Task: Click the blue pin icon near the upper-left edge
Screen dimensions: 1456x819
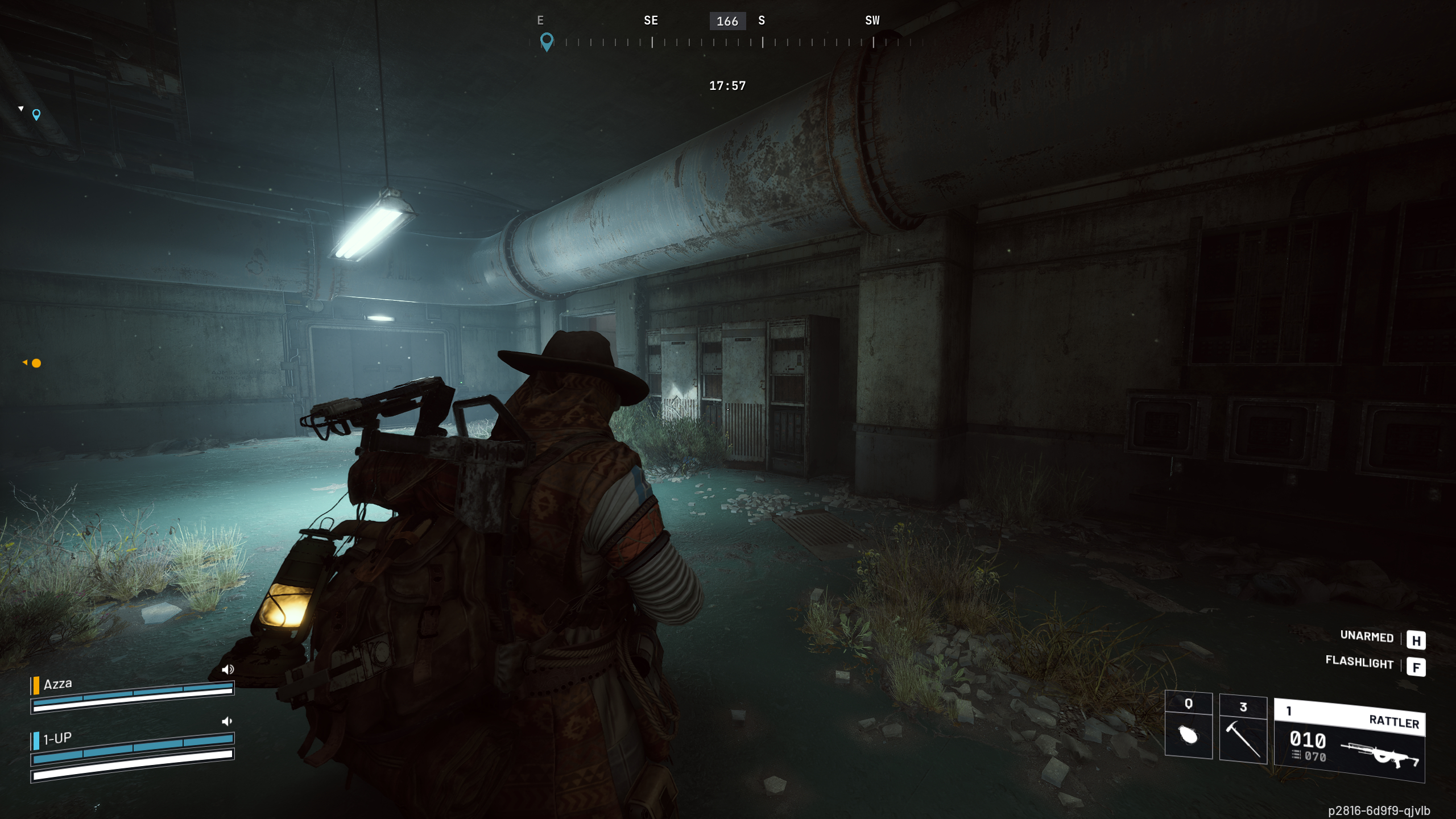Action: pos(36,115)
